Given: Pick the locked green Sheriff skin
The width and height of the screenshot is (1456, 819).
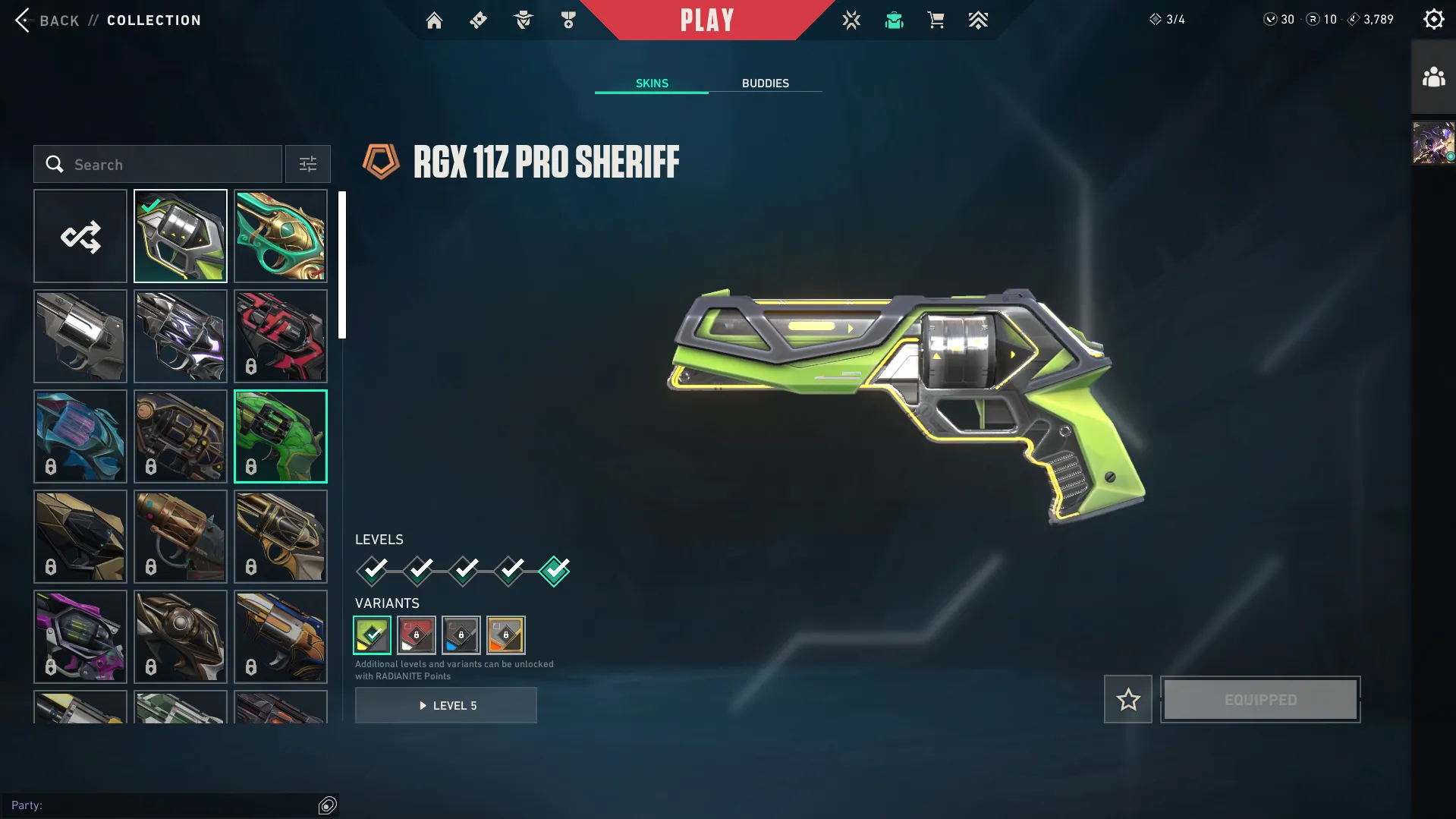Looking at the screenshot, I should point(281,436).
